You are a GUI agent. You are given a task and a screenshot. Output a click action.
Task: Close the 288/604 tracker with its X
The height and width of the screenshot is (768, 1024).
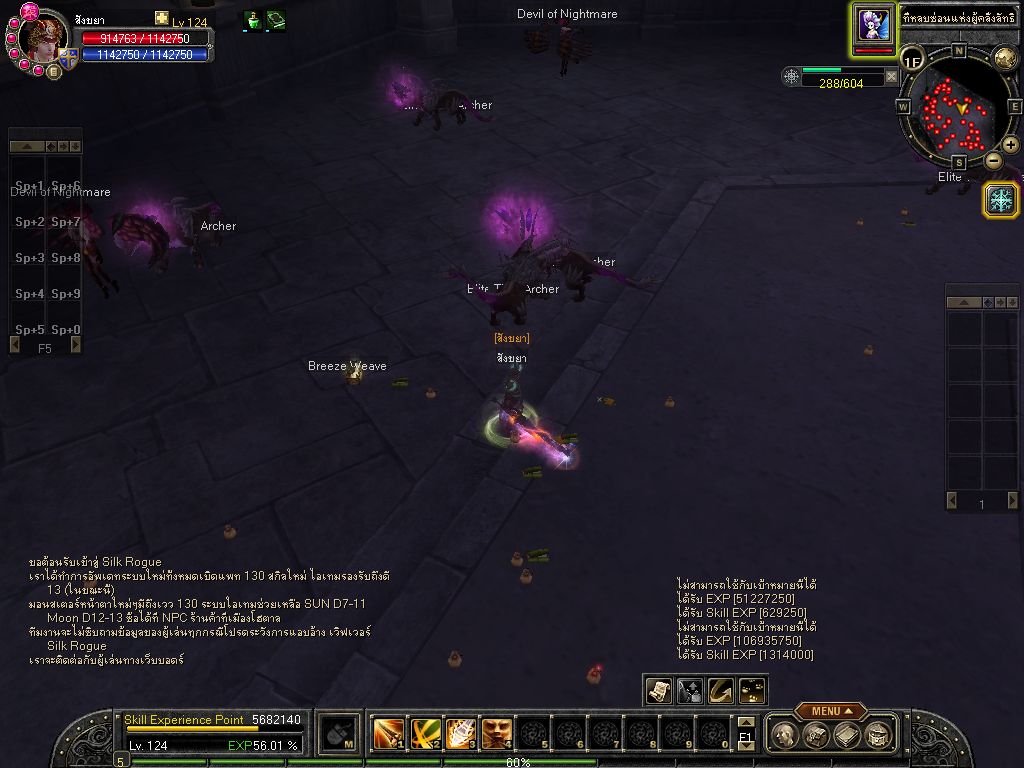[x=891, y=77]
